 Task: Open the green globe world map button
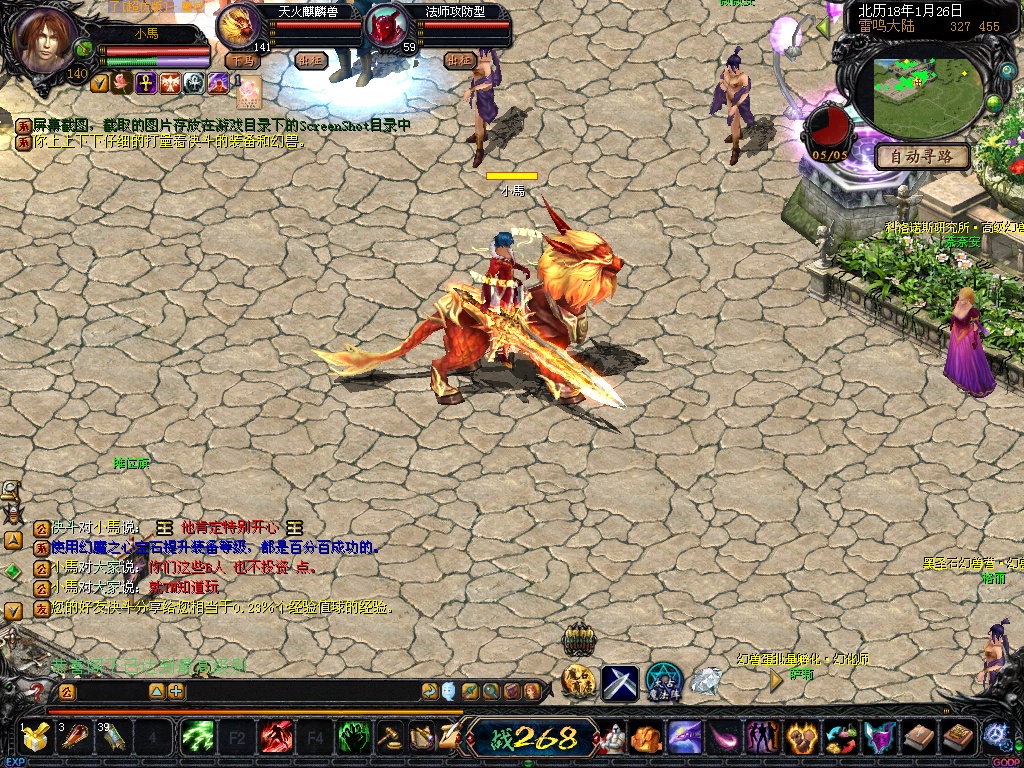point(994,104)
